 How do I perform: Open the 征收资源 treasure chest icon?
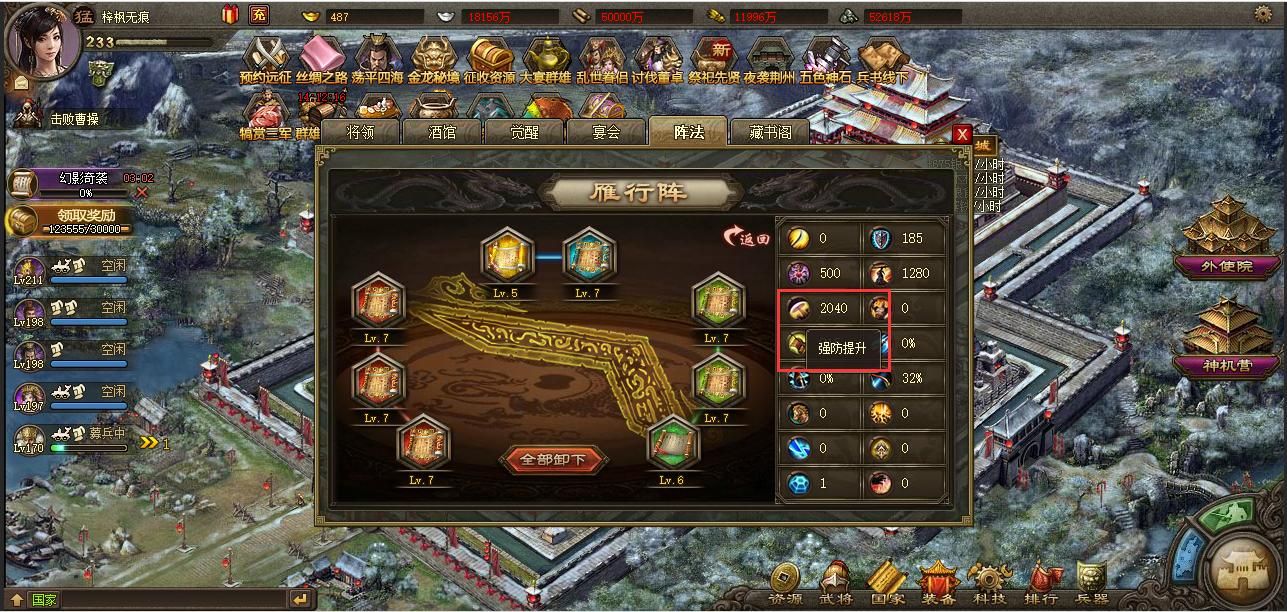(490, 59)
